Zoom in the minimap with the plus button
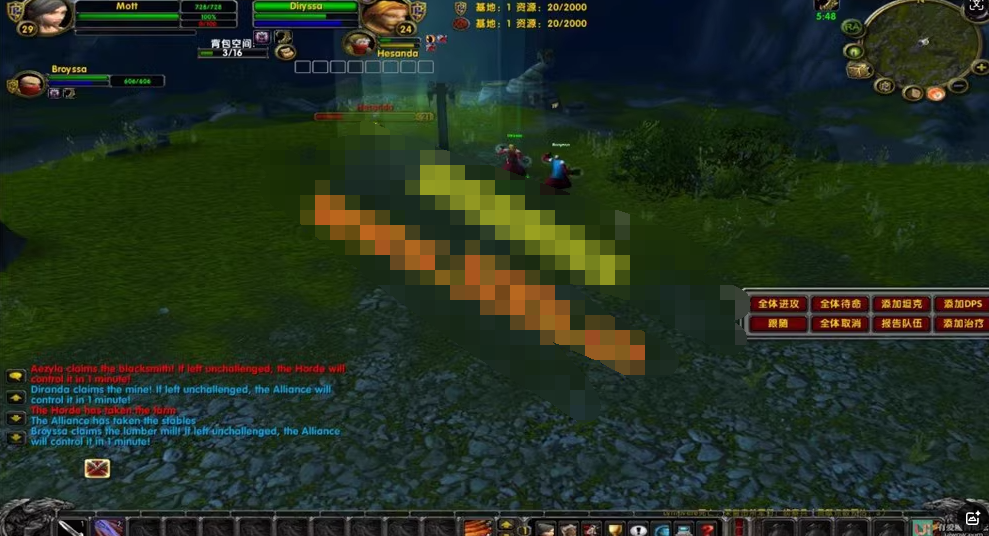Screen dimensions: 989x536 982,67
